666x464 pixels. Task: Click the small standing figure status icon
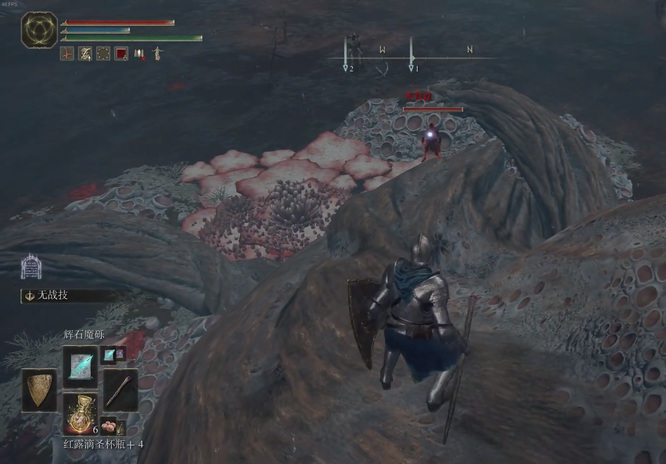[x=157, y=54]
